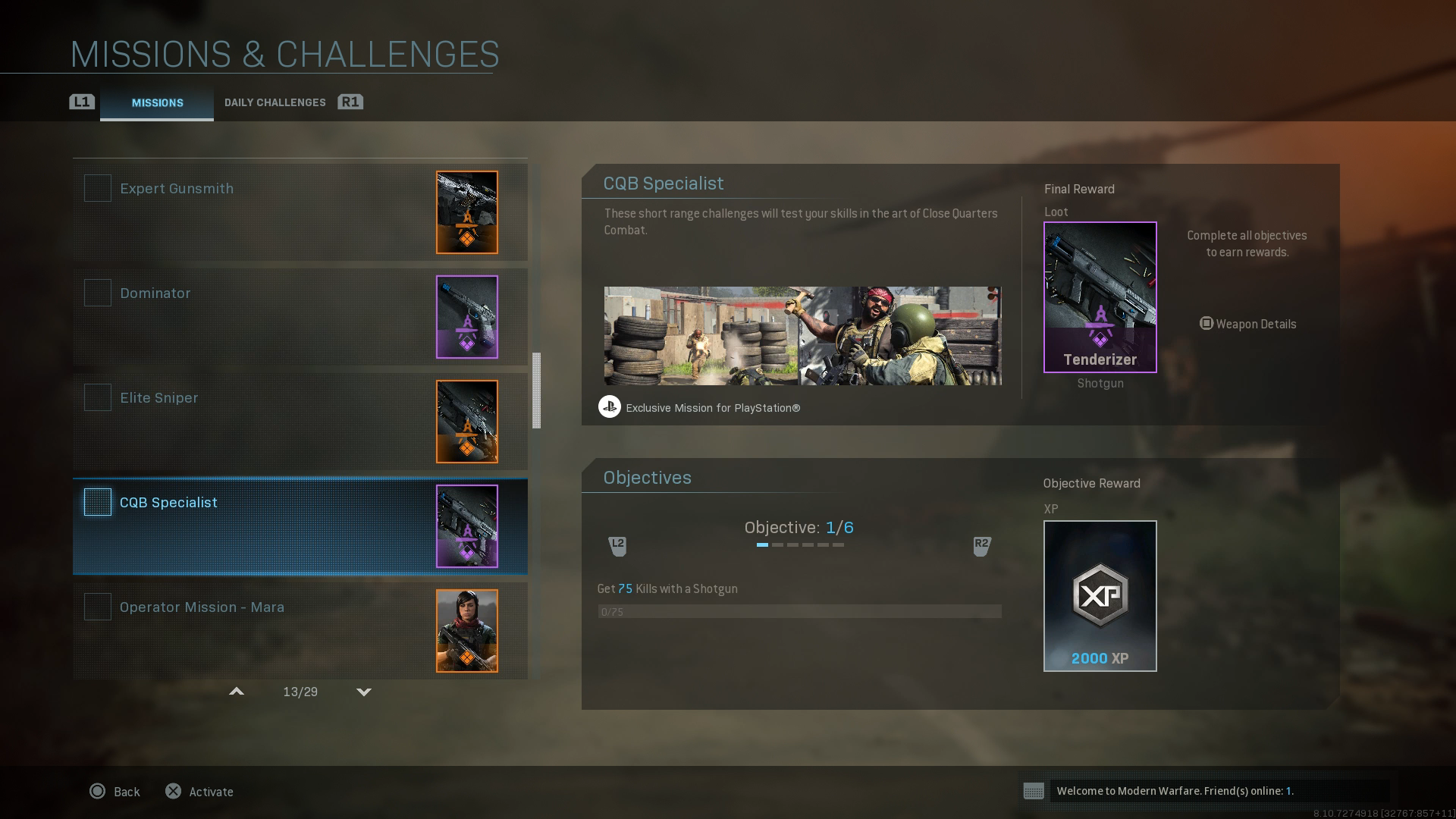This screenshot has height=819, width=1456.
Task: Click the Dominator pistol mission icon
Action: pos(467,317)
